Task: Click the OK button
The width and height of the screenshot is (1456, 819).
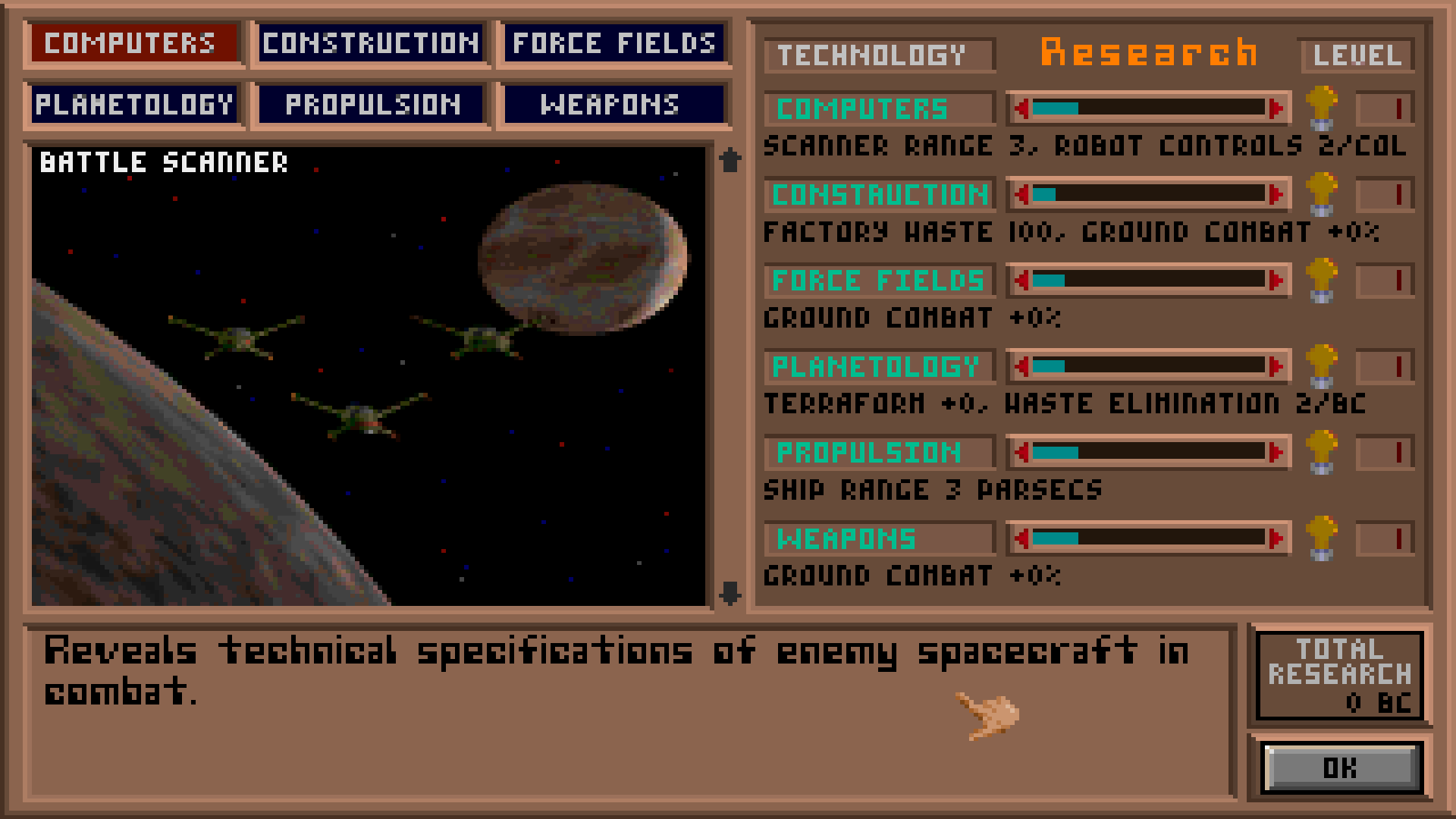Action: 1339,768
